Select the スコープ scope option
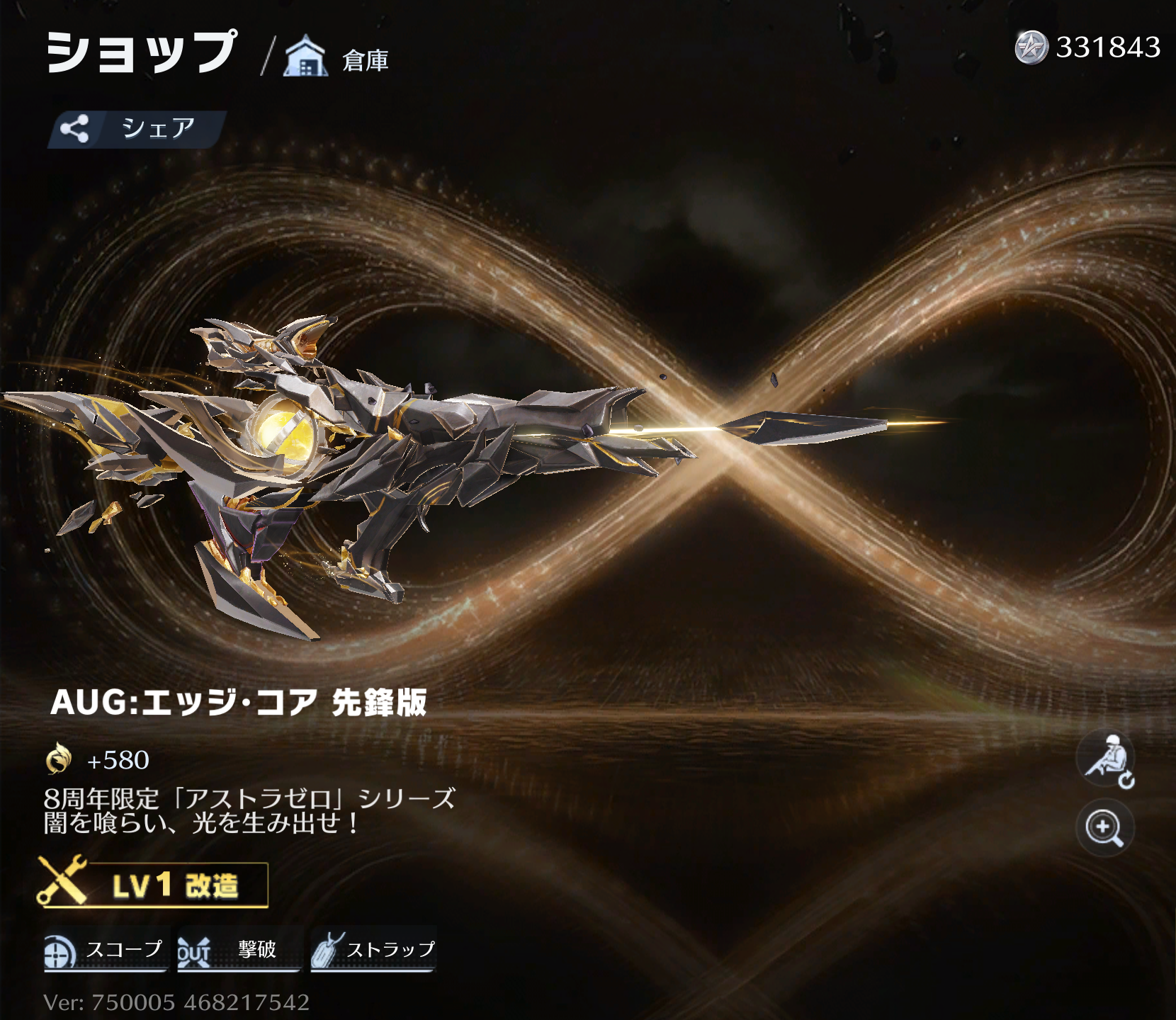Image resolution: width=1176 pixels, height=1020 pixels. 106,950
